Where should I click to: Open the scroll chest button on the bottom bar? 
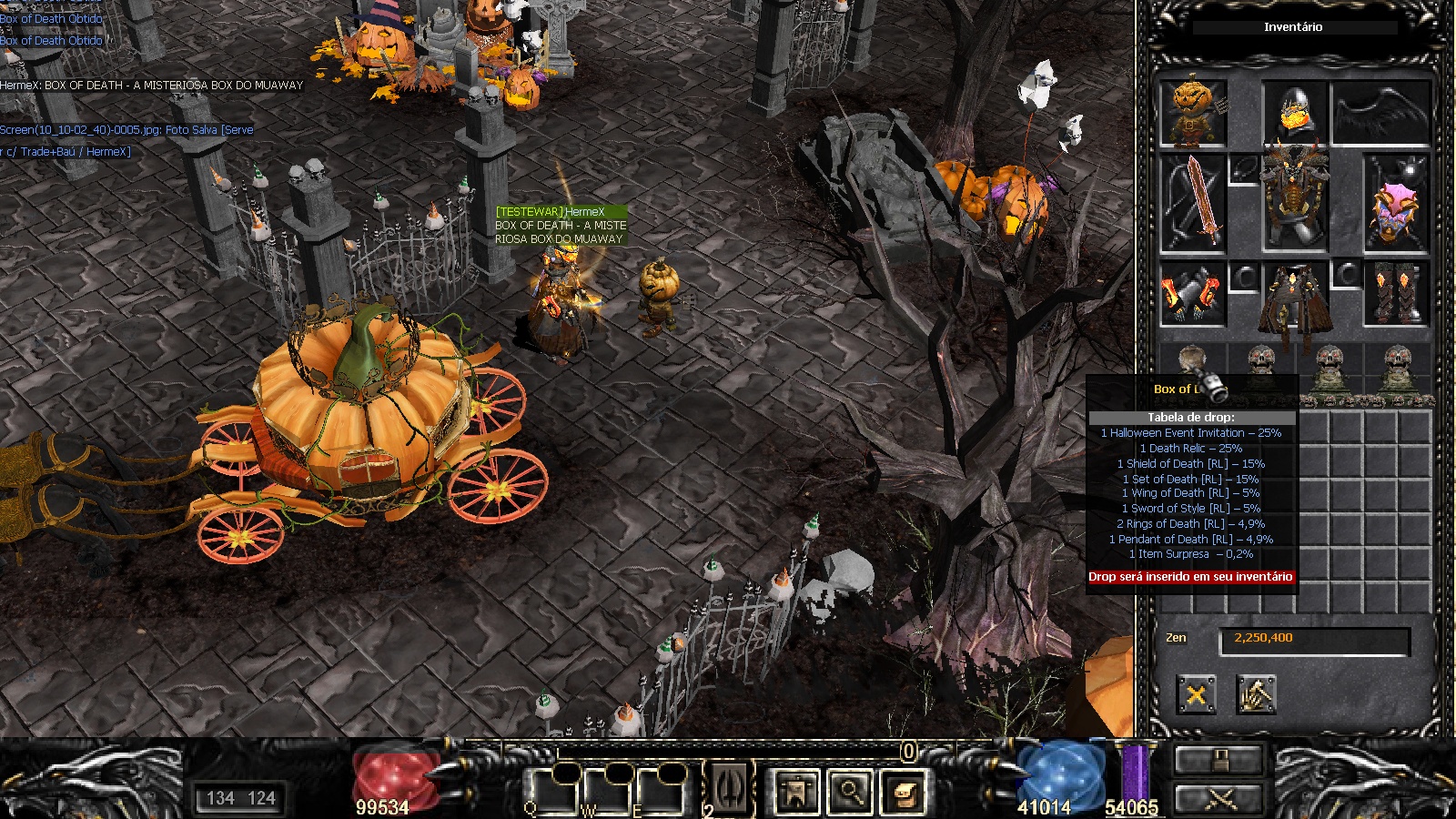pos(904,792)
